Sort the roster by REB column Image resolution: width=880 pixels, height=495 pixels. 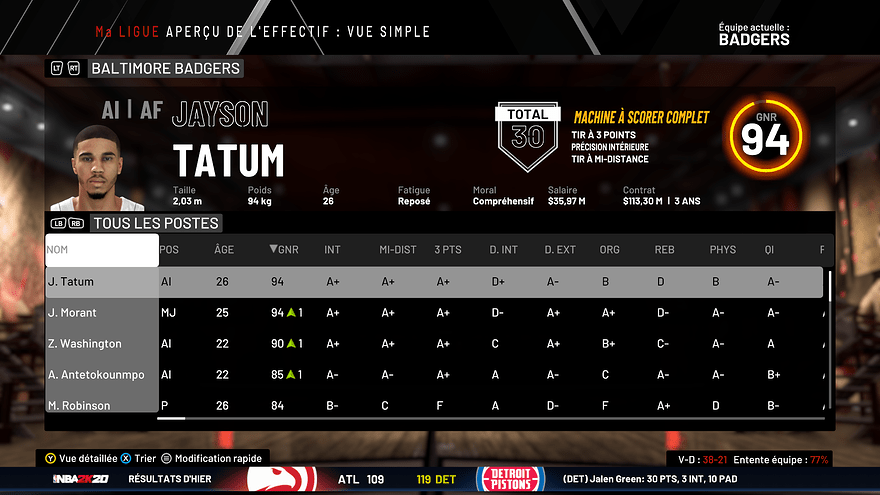(664, 250)
